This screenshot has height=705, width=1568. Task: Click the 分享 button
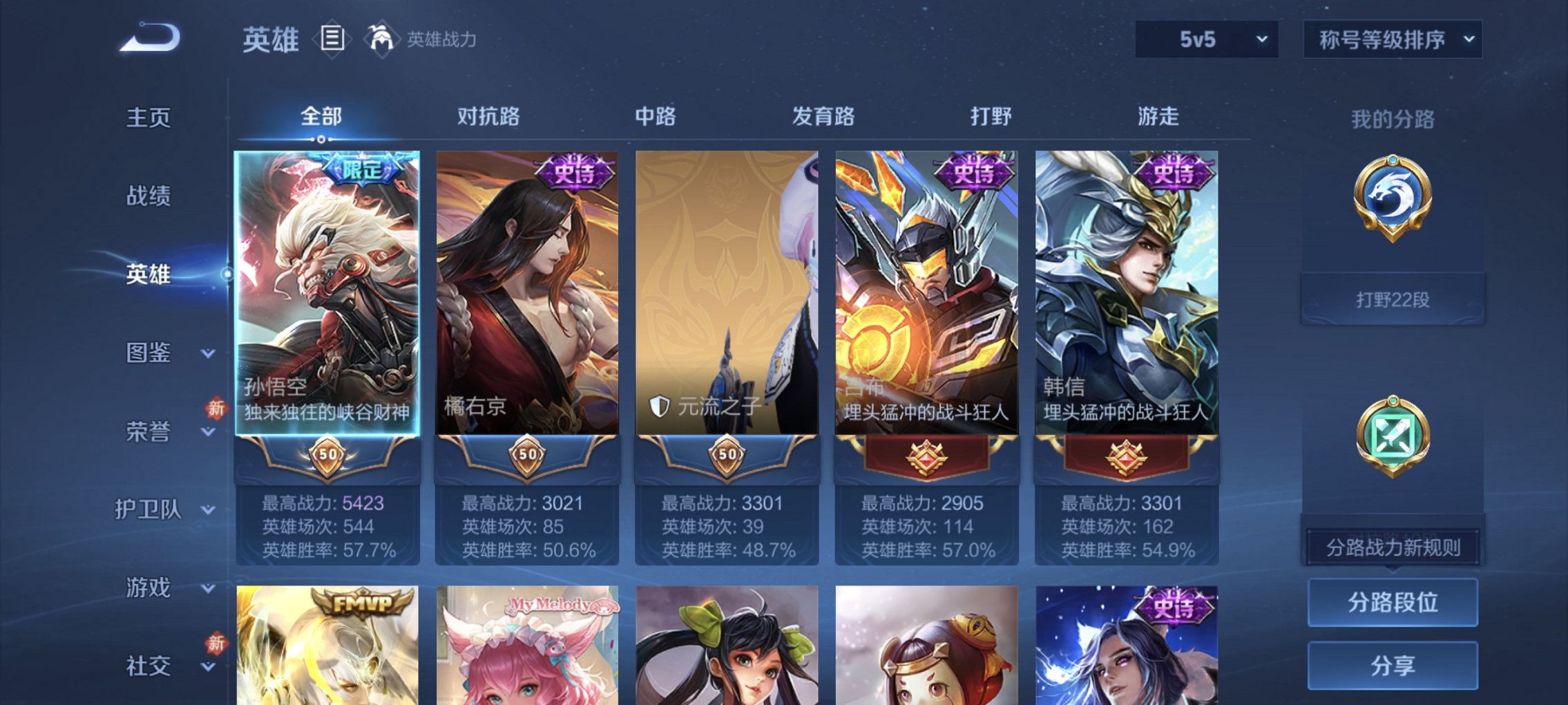point(1393,664)
